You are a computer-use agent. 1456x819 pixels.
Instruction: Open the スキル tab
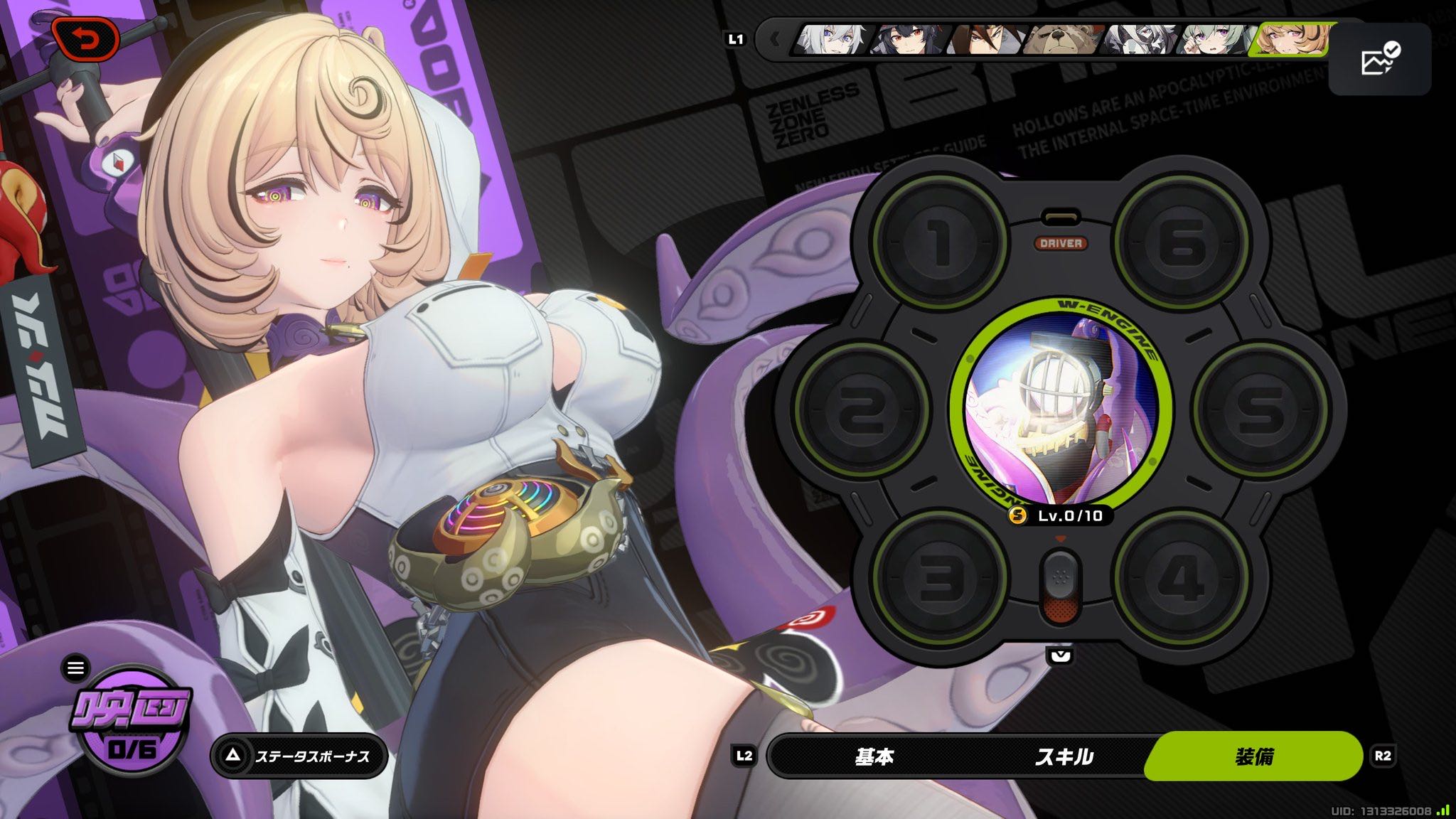(x=1064, y=756)
